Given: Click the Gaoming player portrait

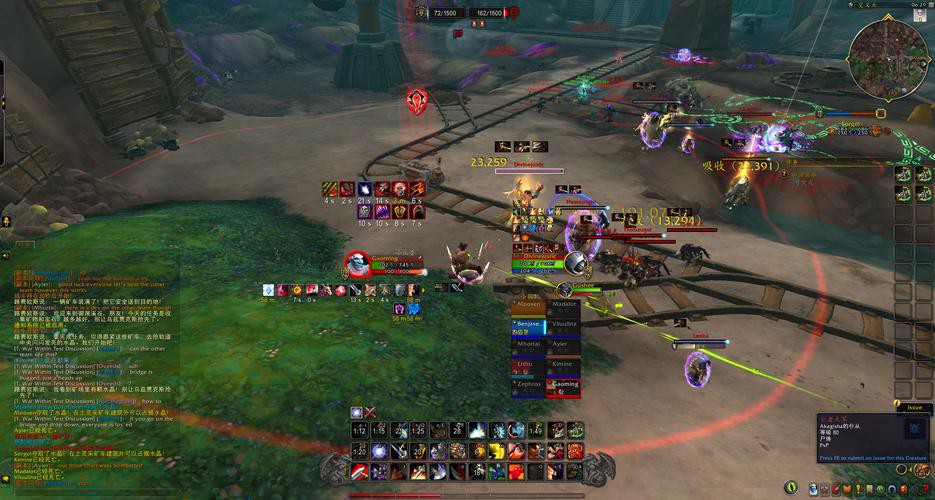Looking at the screenshot, I should coord(358,265).
